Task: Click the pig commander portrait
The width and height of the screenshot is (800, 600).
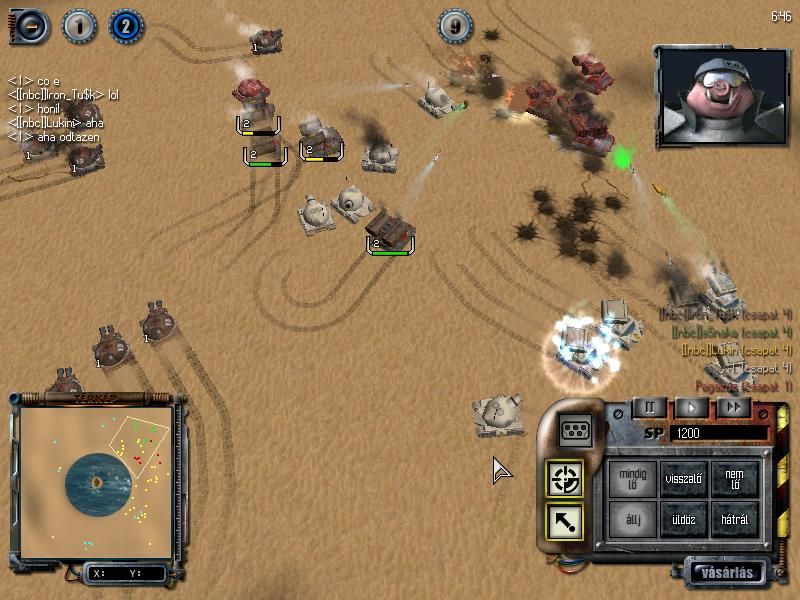Action: pyautogui.click(x=706, y=95)
